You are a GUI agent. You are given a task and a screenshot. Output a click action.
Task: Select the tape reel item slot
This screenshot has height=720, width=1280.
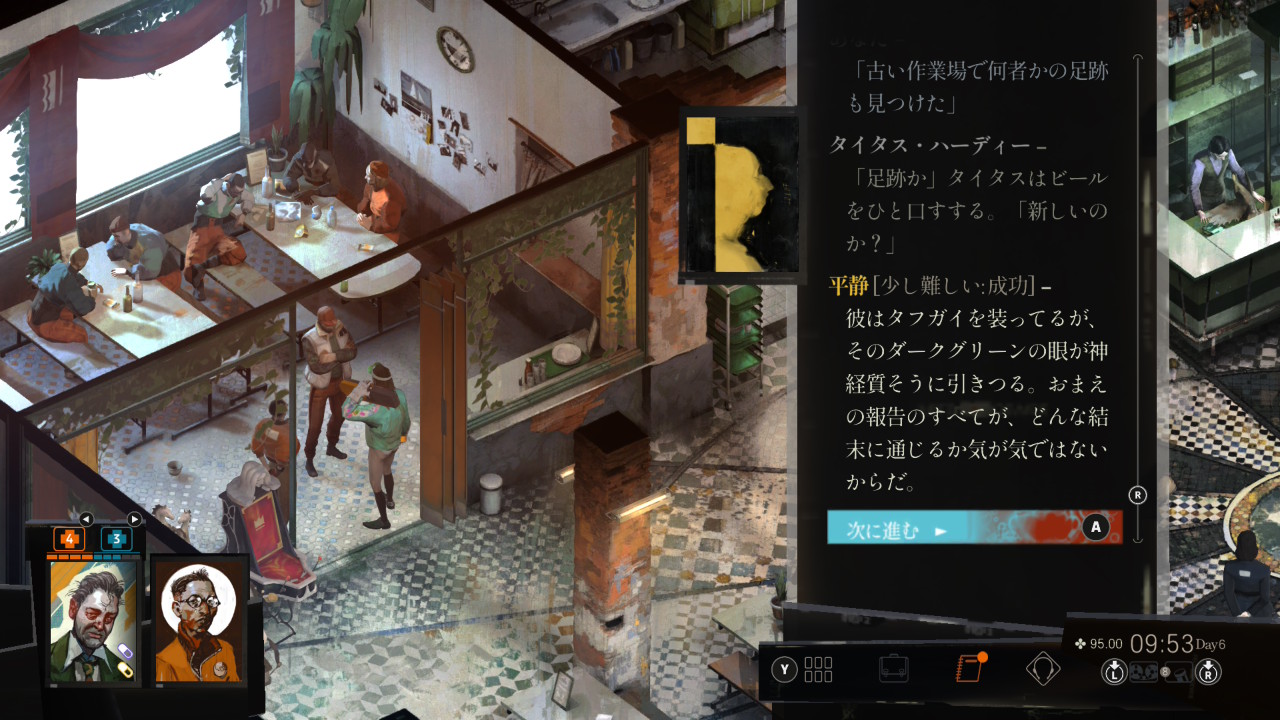pos(1143,673)
